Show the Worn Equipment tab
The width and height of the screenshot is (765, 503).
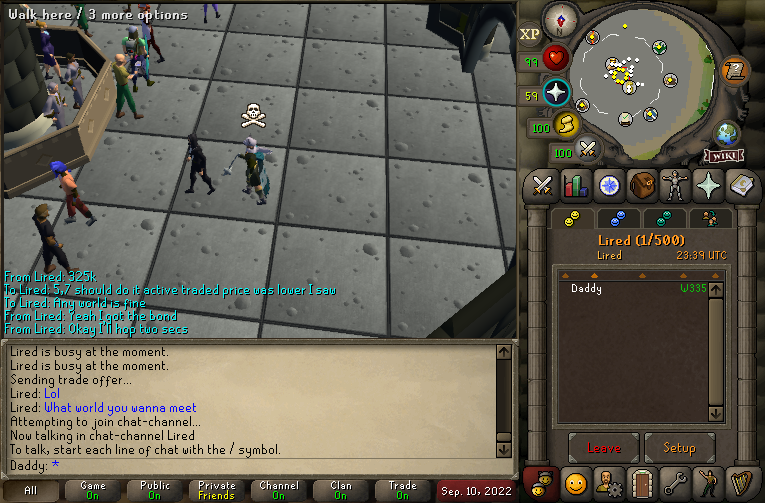click(675, 185)
